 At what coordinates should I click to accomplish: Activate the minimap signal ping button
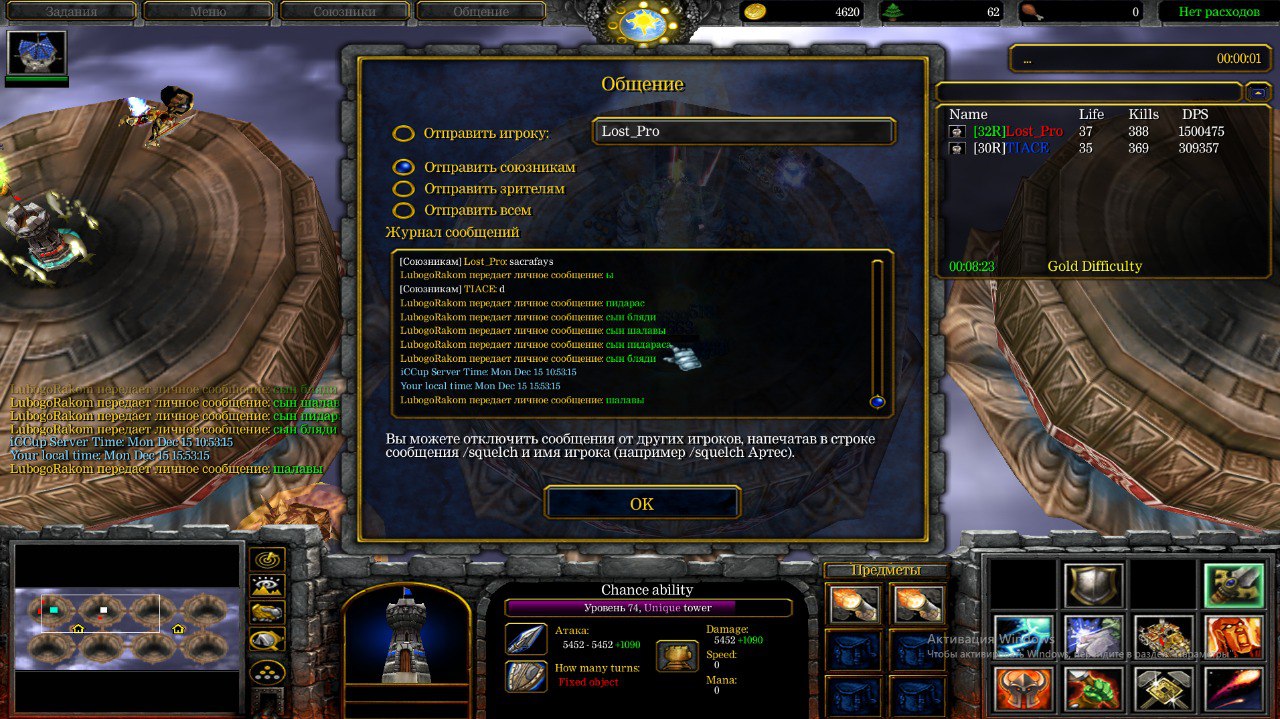pyautogui.click(x=267, y=560)
